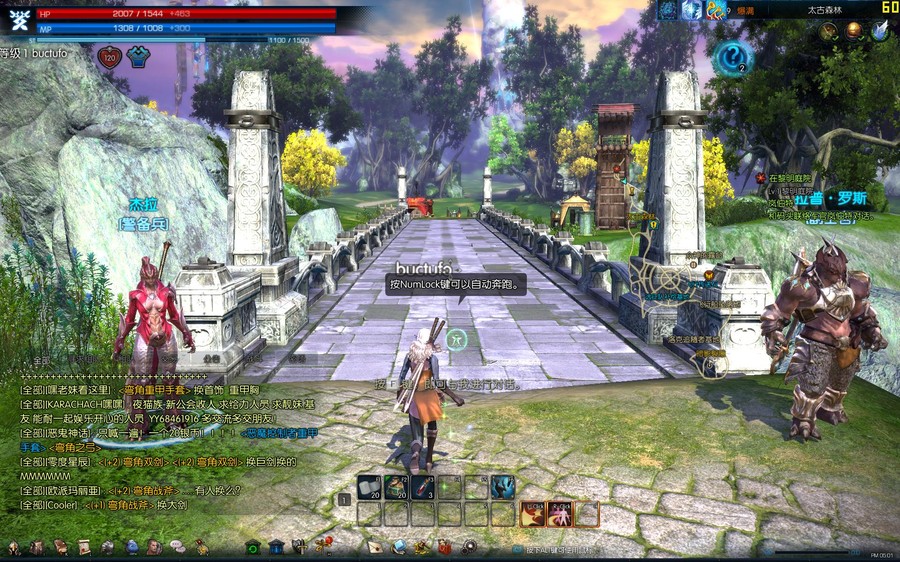Select the pink figure R-Click skill
This screenshot has height=562, width=900.
[x=560, y=514]
